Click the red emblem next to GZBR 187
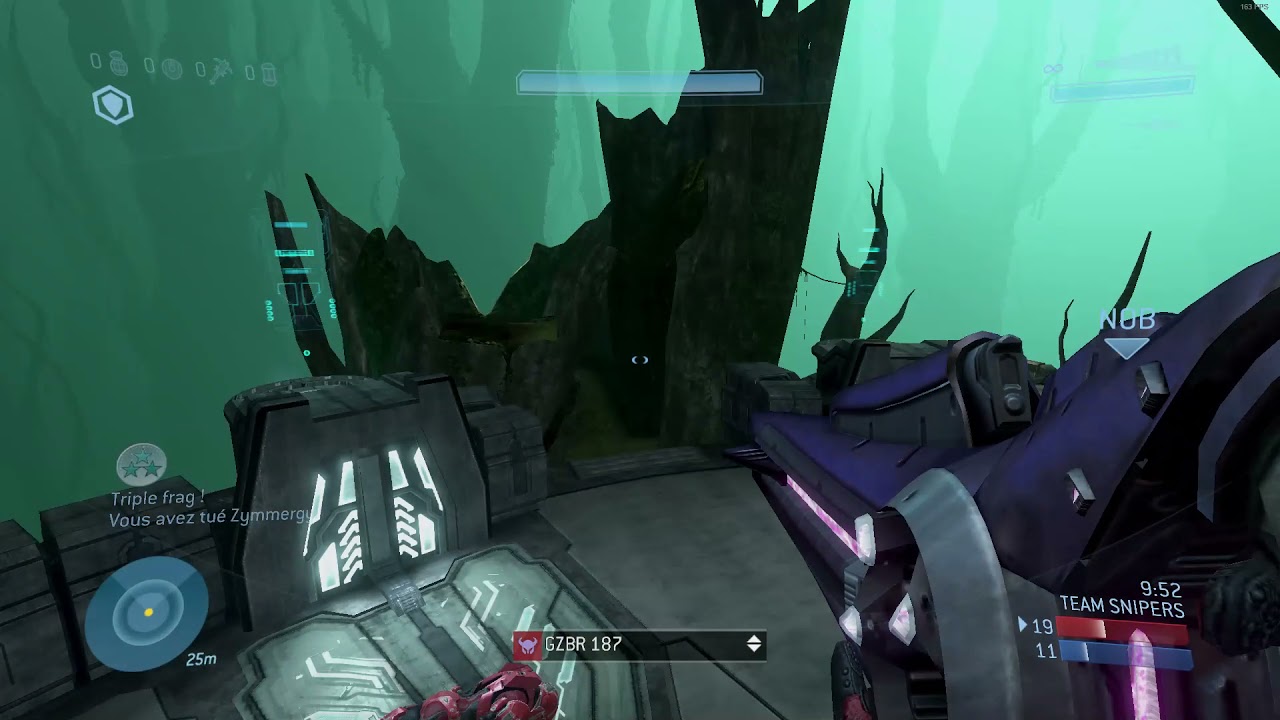The width and height of the screenshot is (1280, 720). [527, 645]
